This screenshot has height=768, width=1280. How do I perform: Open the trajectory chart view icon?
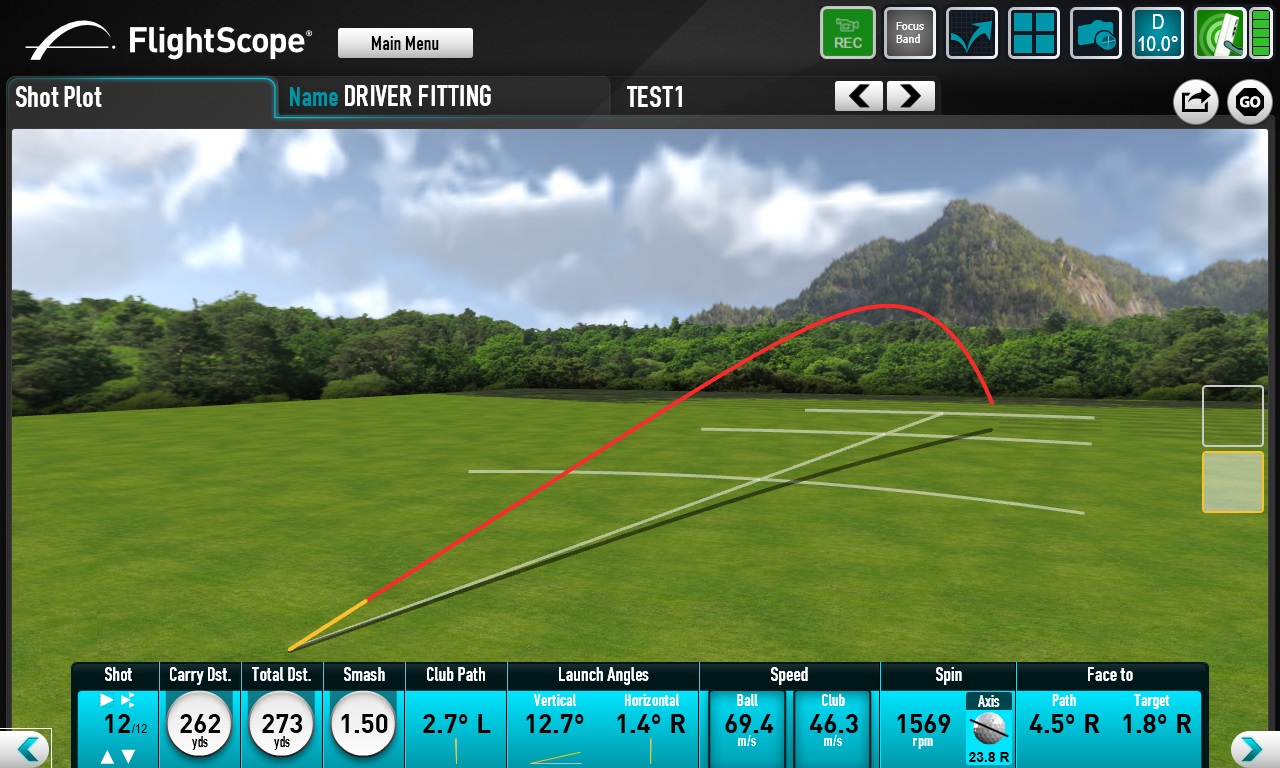pyautogui.click(x=971, y=33)
